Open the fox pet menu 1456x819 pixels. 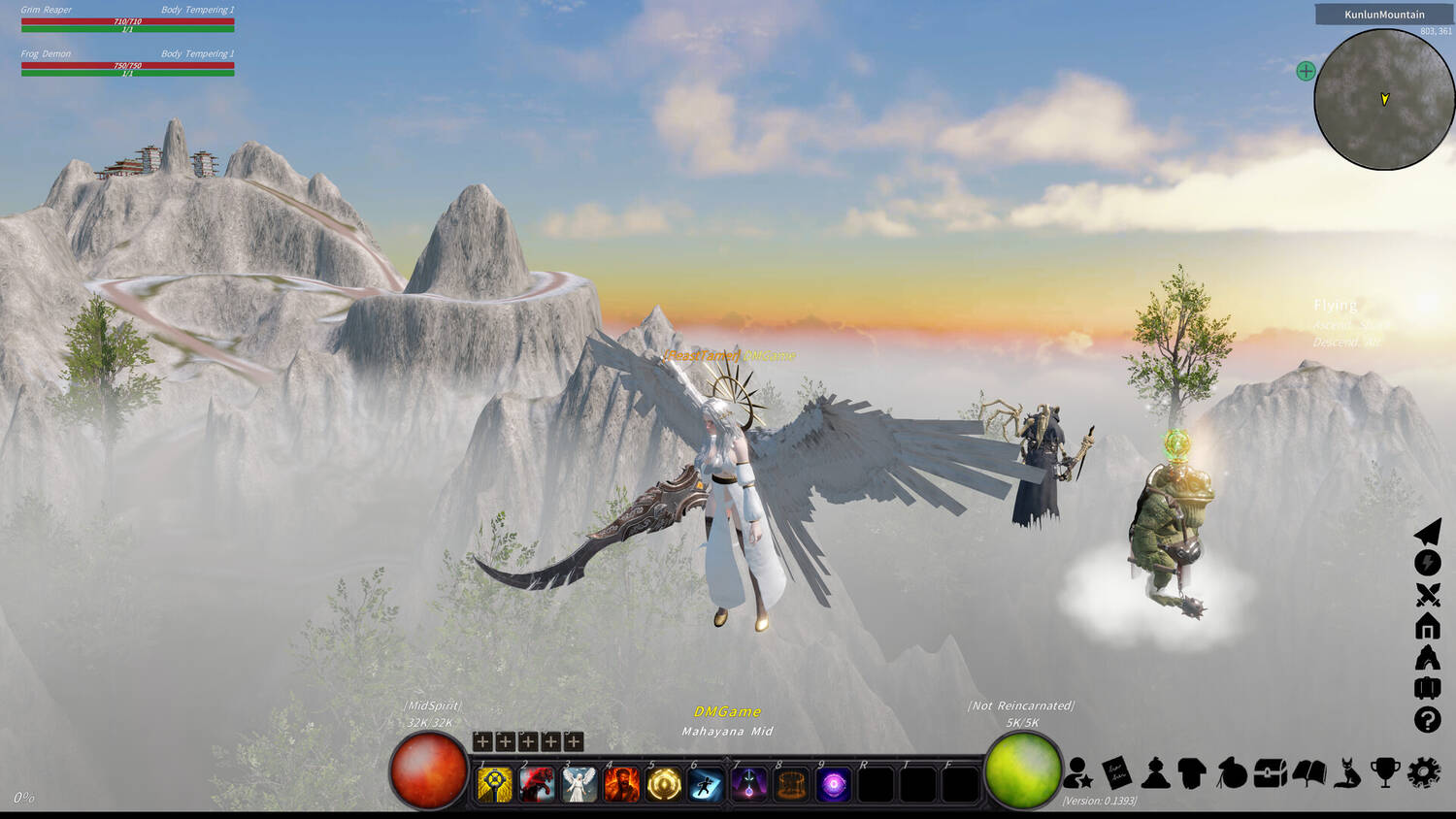[1347, 773]
